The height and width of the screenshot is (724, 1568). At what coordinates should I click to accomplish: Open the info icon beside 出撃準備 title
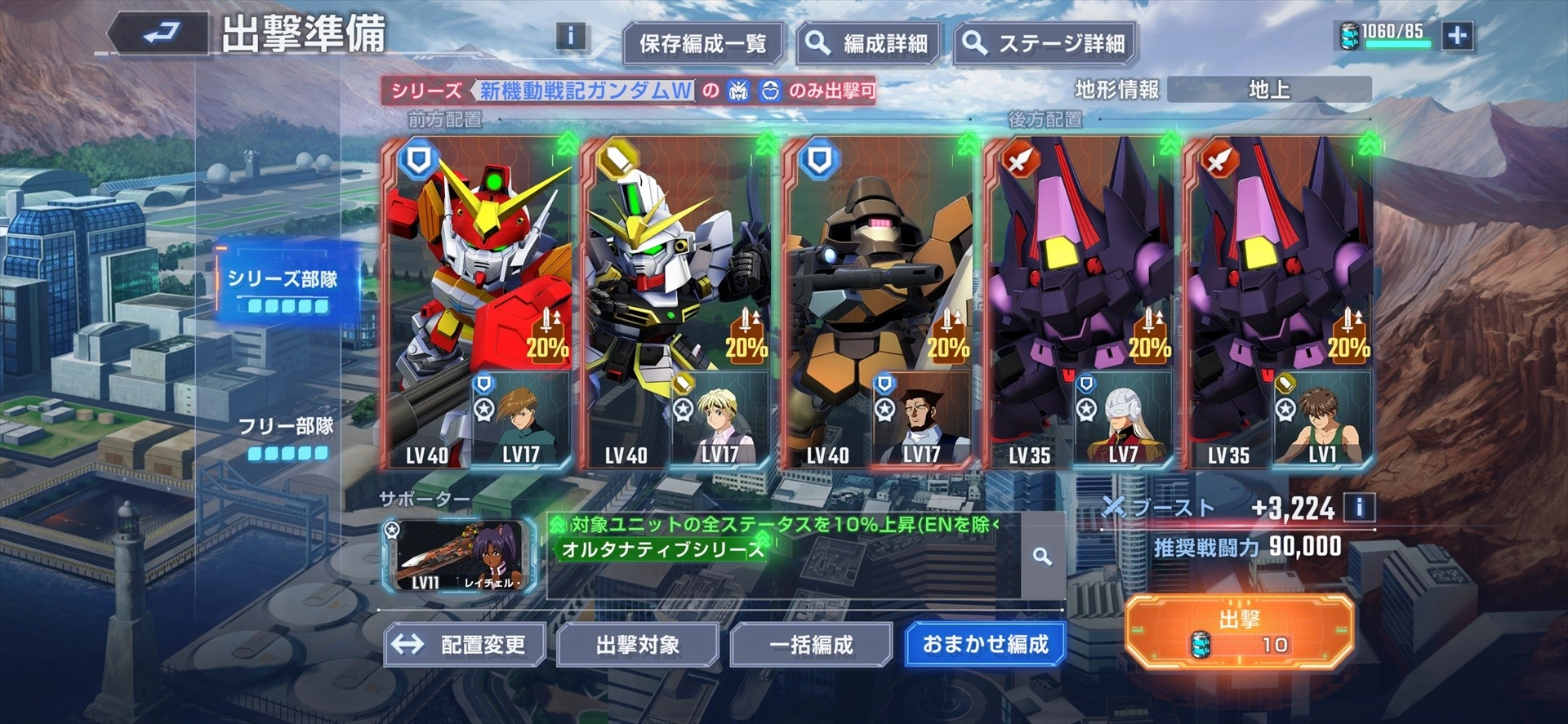click(570, 35)
